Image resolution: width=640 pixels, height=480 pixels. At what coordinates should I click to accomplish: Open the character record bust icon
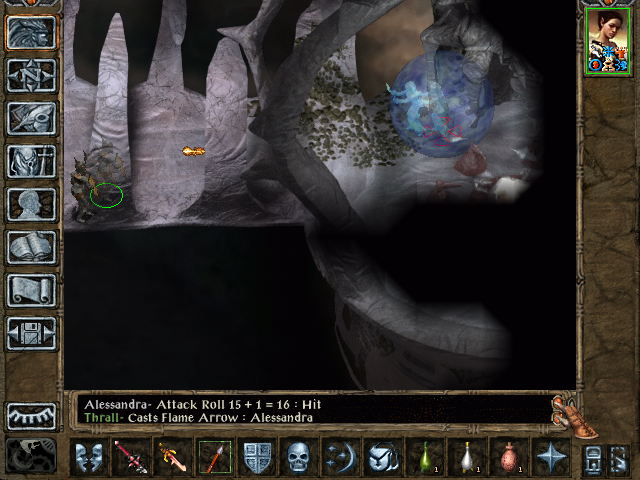coord(31,204)
